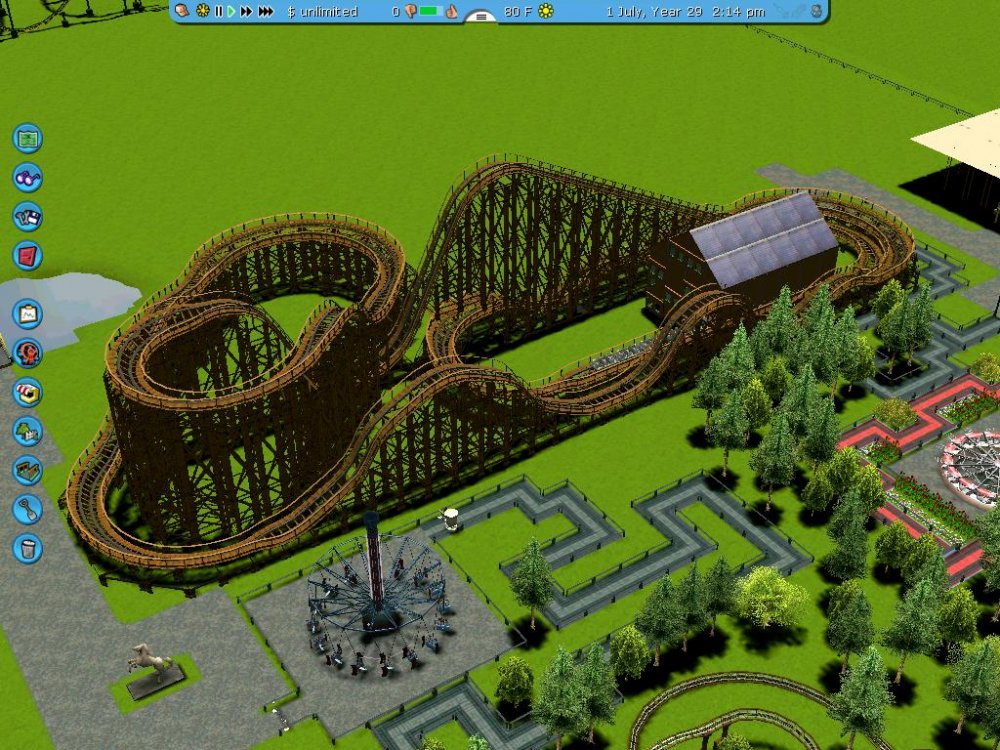Open the shops and stalls menu
Viewport: 1000px width, 750px height.
tap(27, 392)
